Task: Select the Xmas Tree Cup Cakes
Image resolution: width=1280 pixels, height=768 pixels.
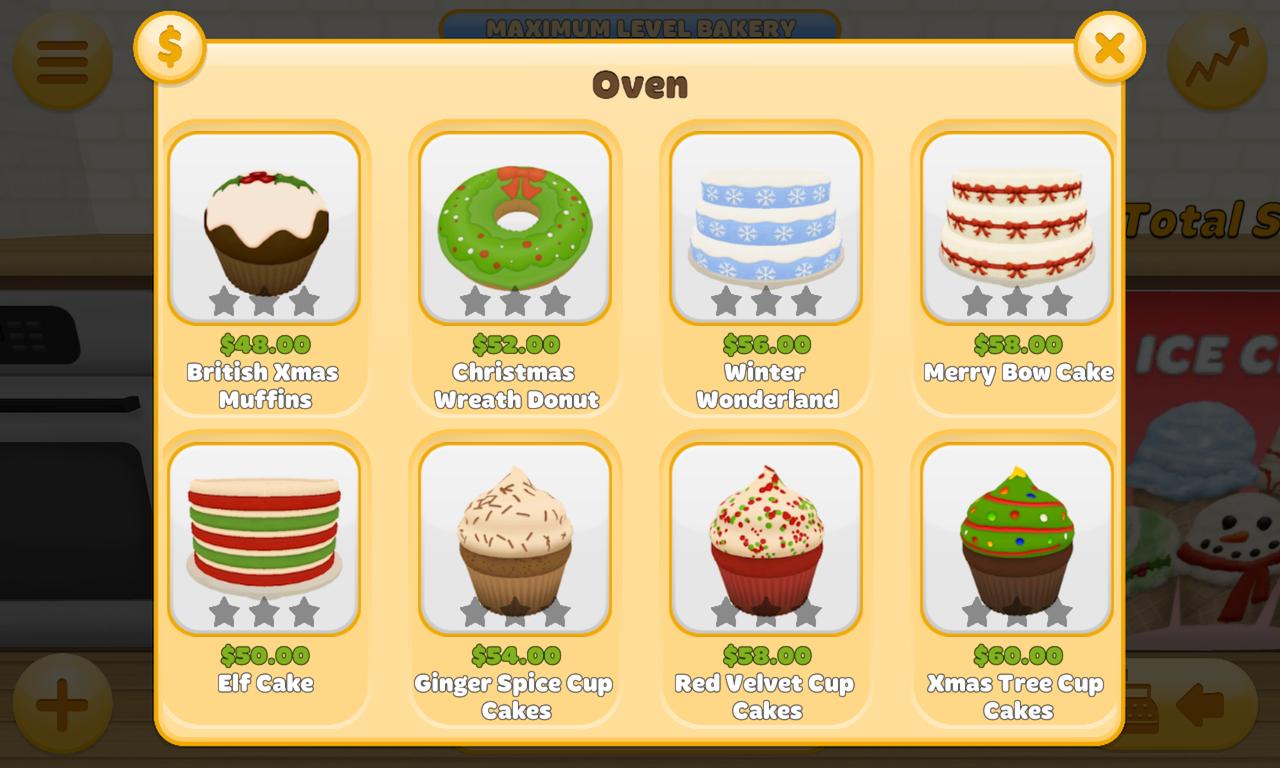Action: click(x=1017, y=537)
